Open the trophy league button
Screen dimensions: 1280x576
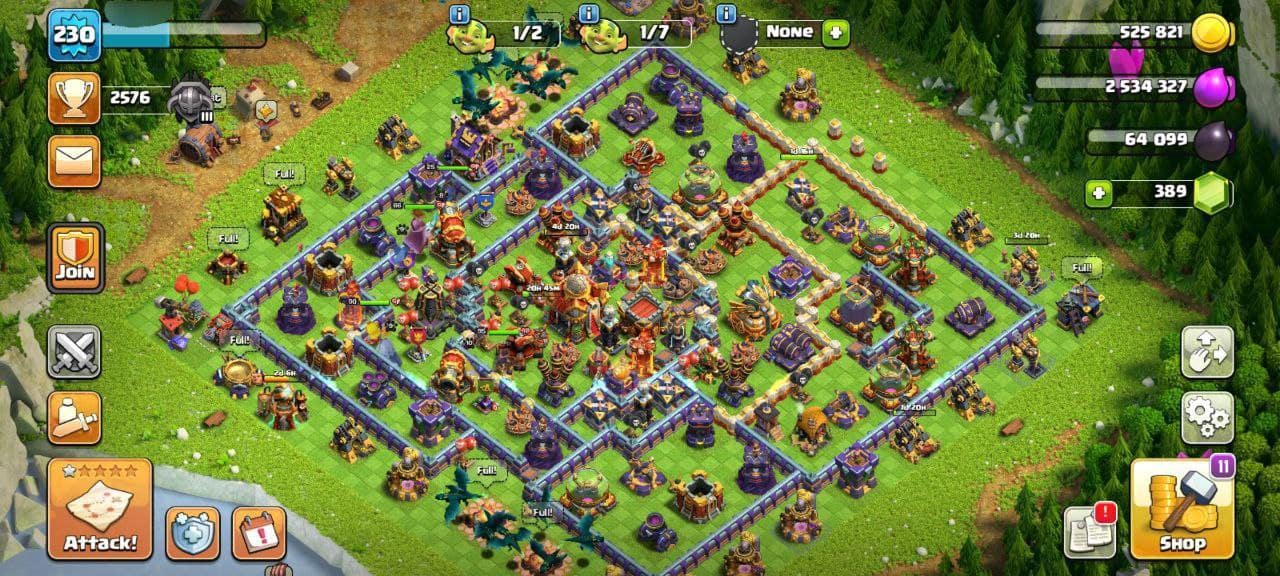[74, 98]
